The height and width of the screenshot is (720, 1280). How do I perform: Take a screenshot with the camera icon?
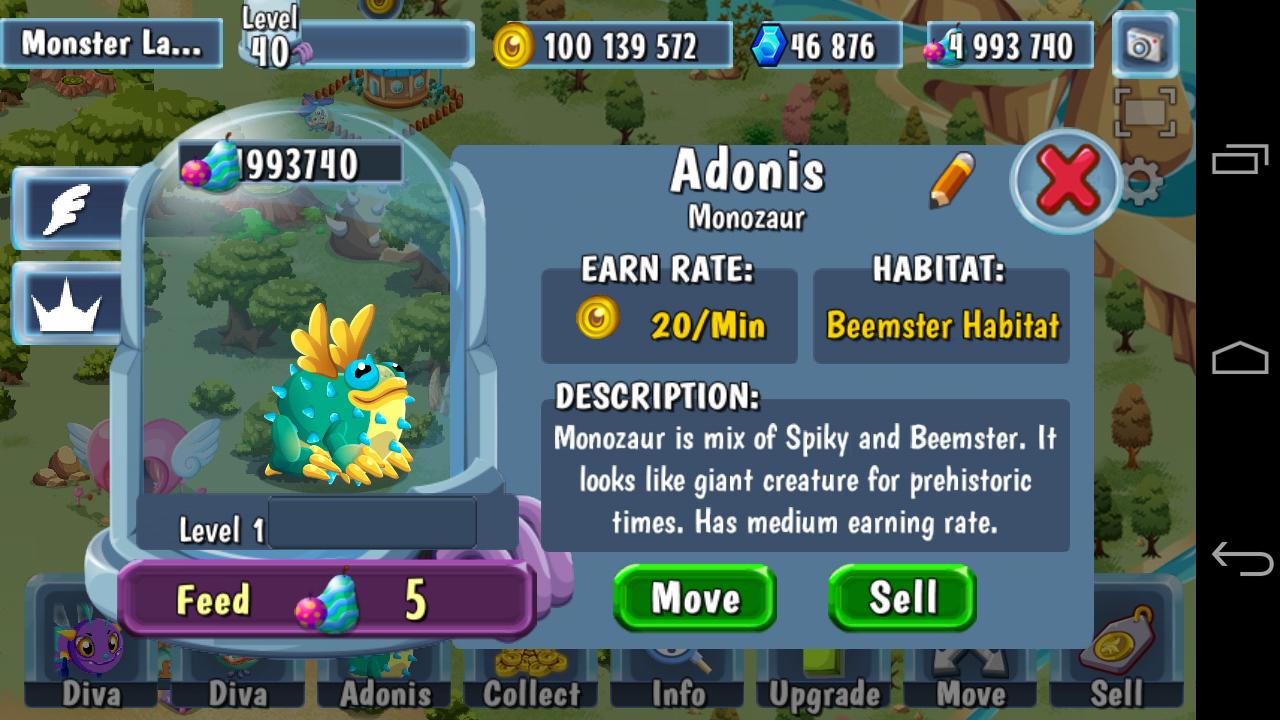[x=1143, y=45]
